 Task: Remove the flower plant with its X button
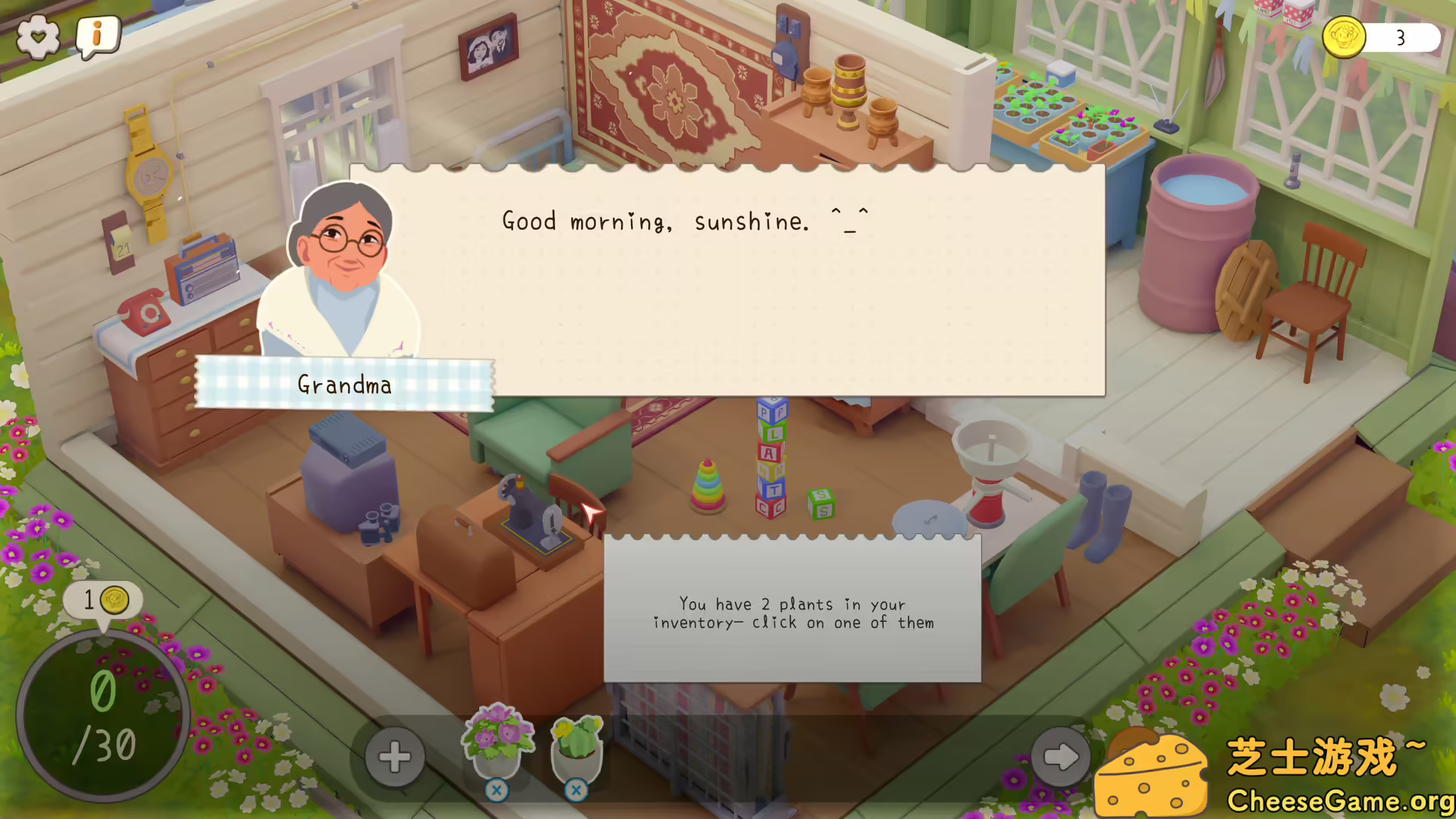point(497,790)
